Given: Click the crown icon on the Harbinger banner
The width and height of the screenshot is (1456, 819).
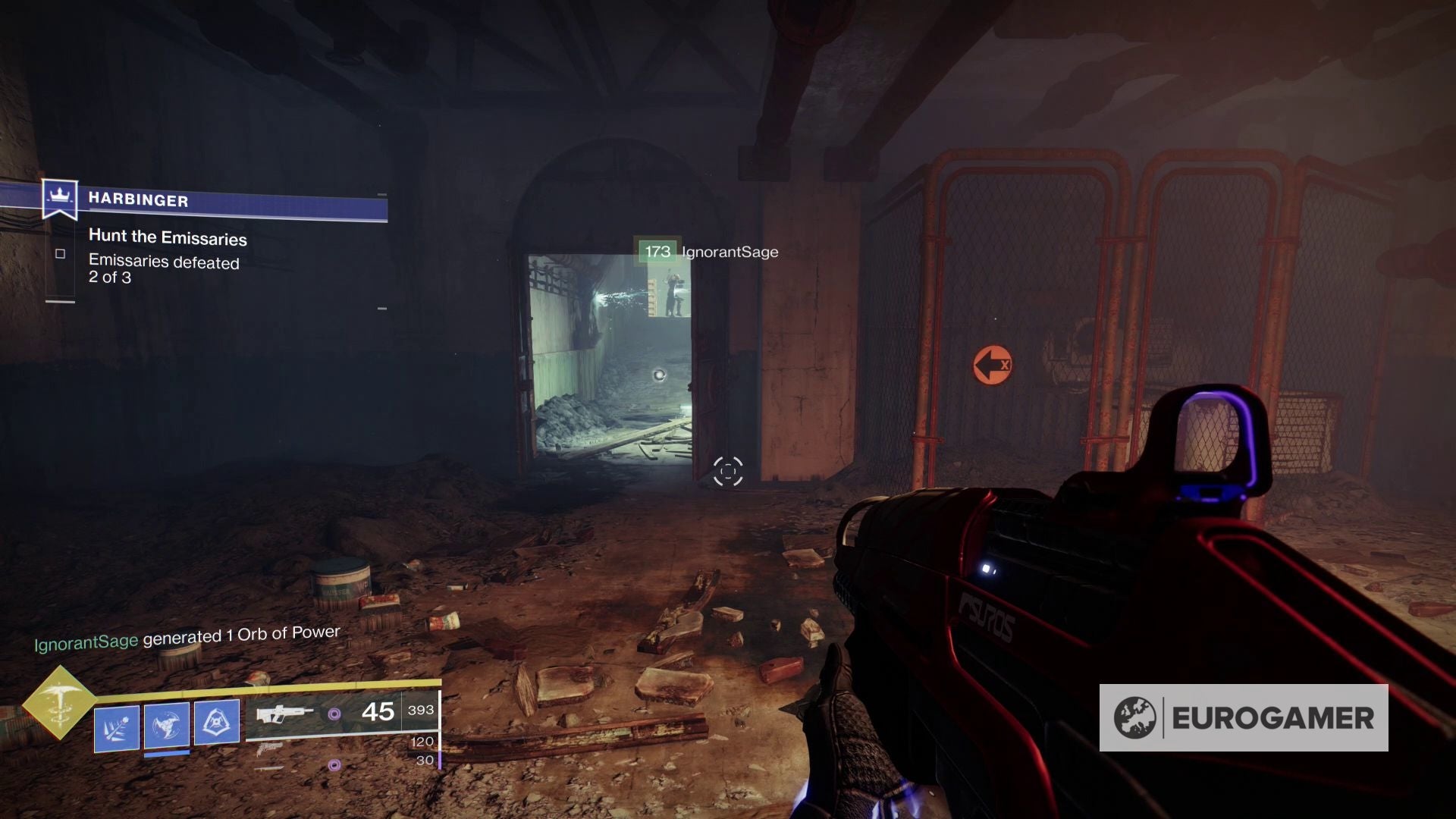Looking at the screenshot, I should [60, 197].
